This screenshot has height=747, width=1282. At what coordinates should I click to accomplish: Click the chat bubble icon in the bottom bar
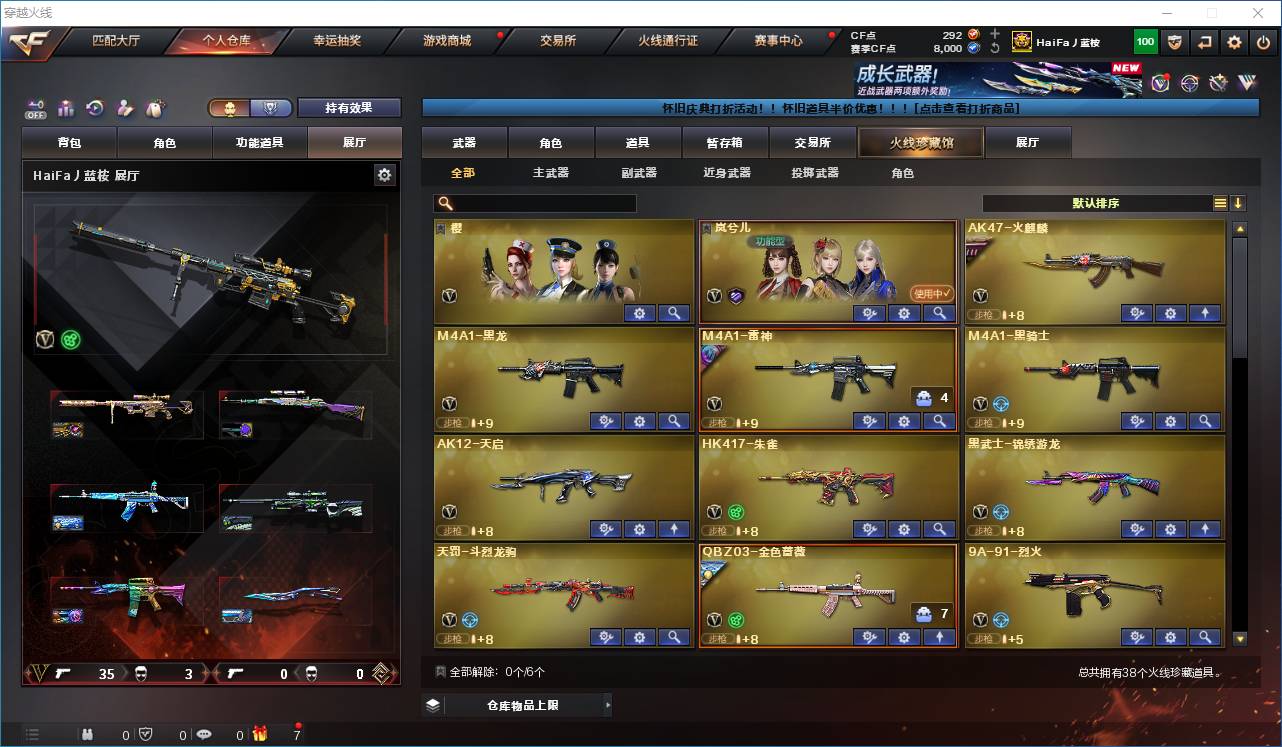[x=203, y=734]
